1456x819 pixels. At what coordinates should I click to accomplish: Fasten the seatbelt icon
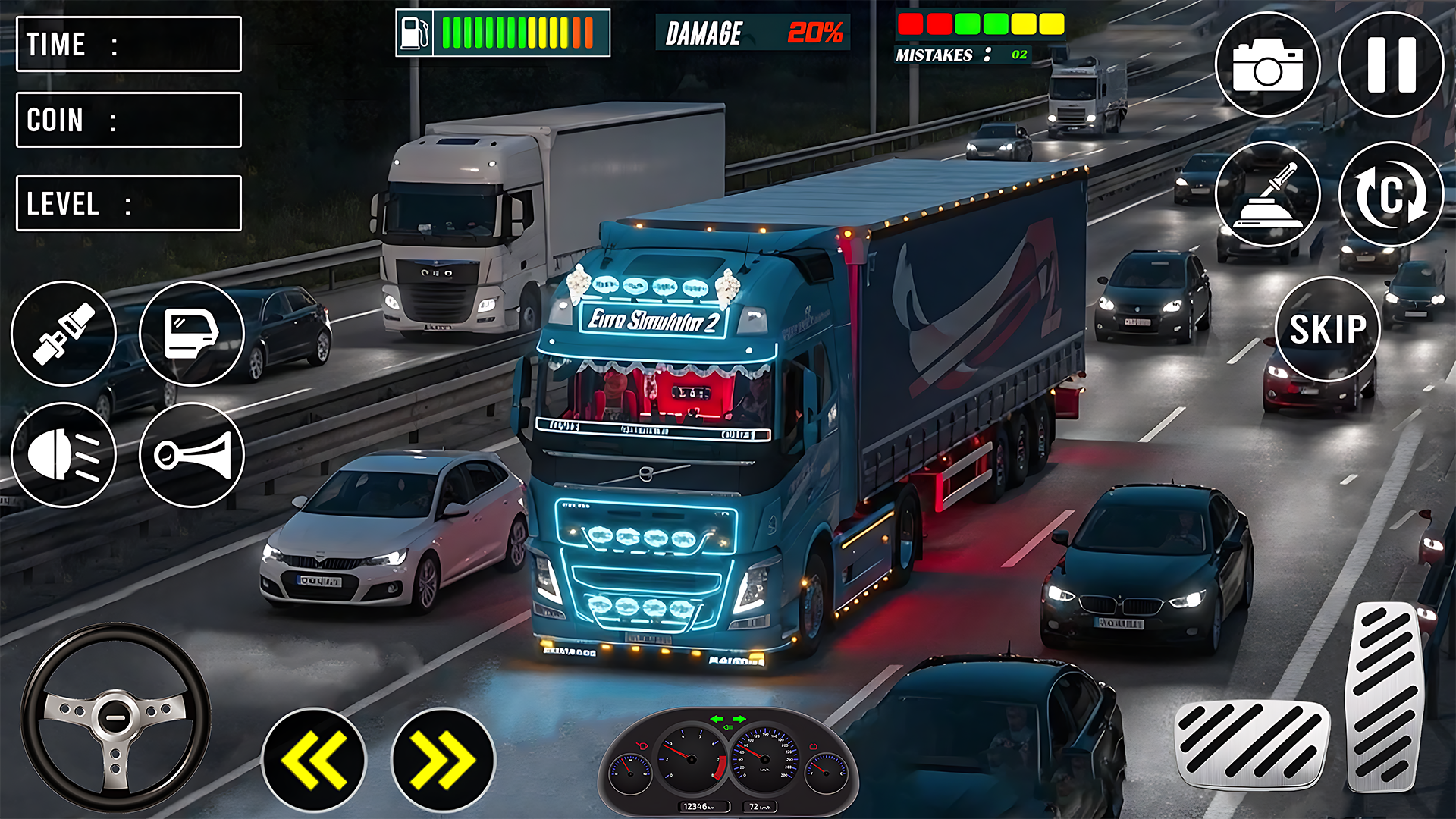(x=64, y=334)
